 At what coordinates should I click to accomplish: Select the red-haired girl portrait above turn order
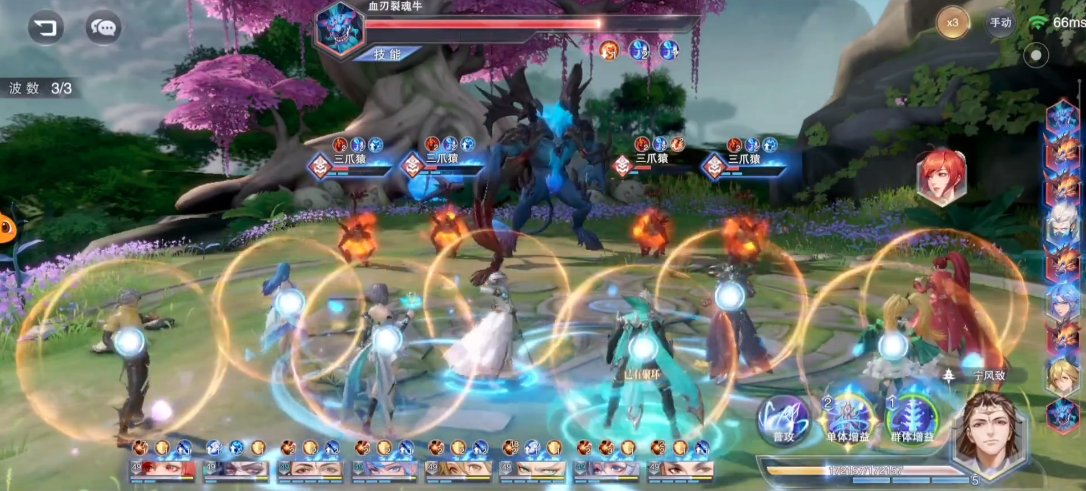[x=941, y=177]
